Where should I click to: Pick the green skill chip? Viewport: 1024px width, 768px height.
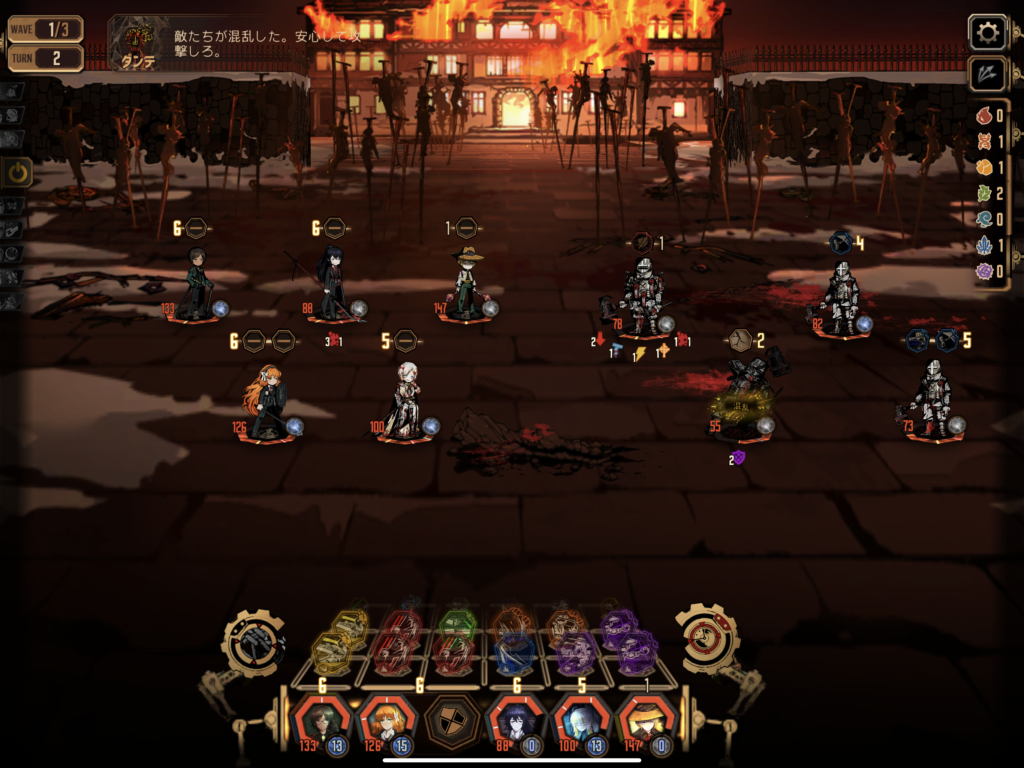[457, 624]
